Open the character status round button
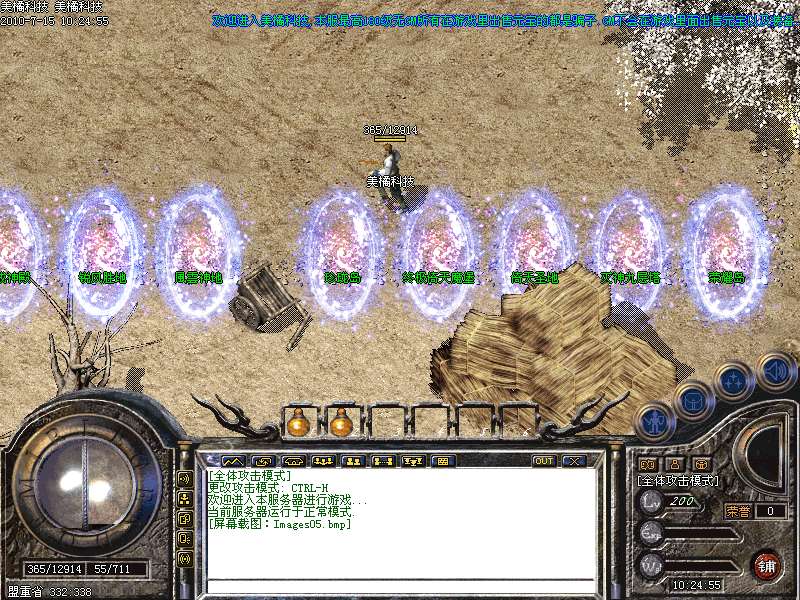This screenshot has width=800, height=600. tap(656, 422)
